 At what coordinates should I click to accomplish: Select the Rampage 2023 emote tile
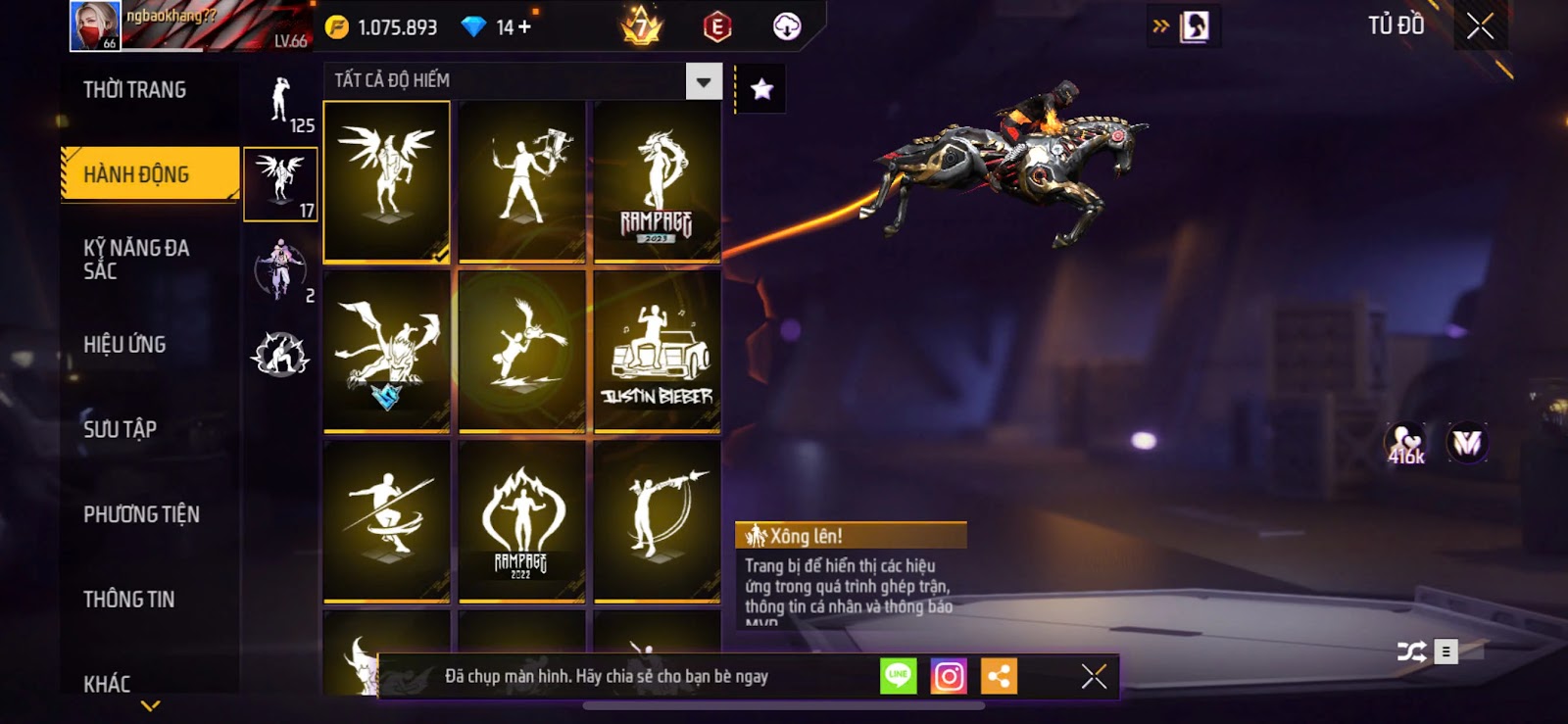click(x=657, y=182)
